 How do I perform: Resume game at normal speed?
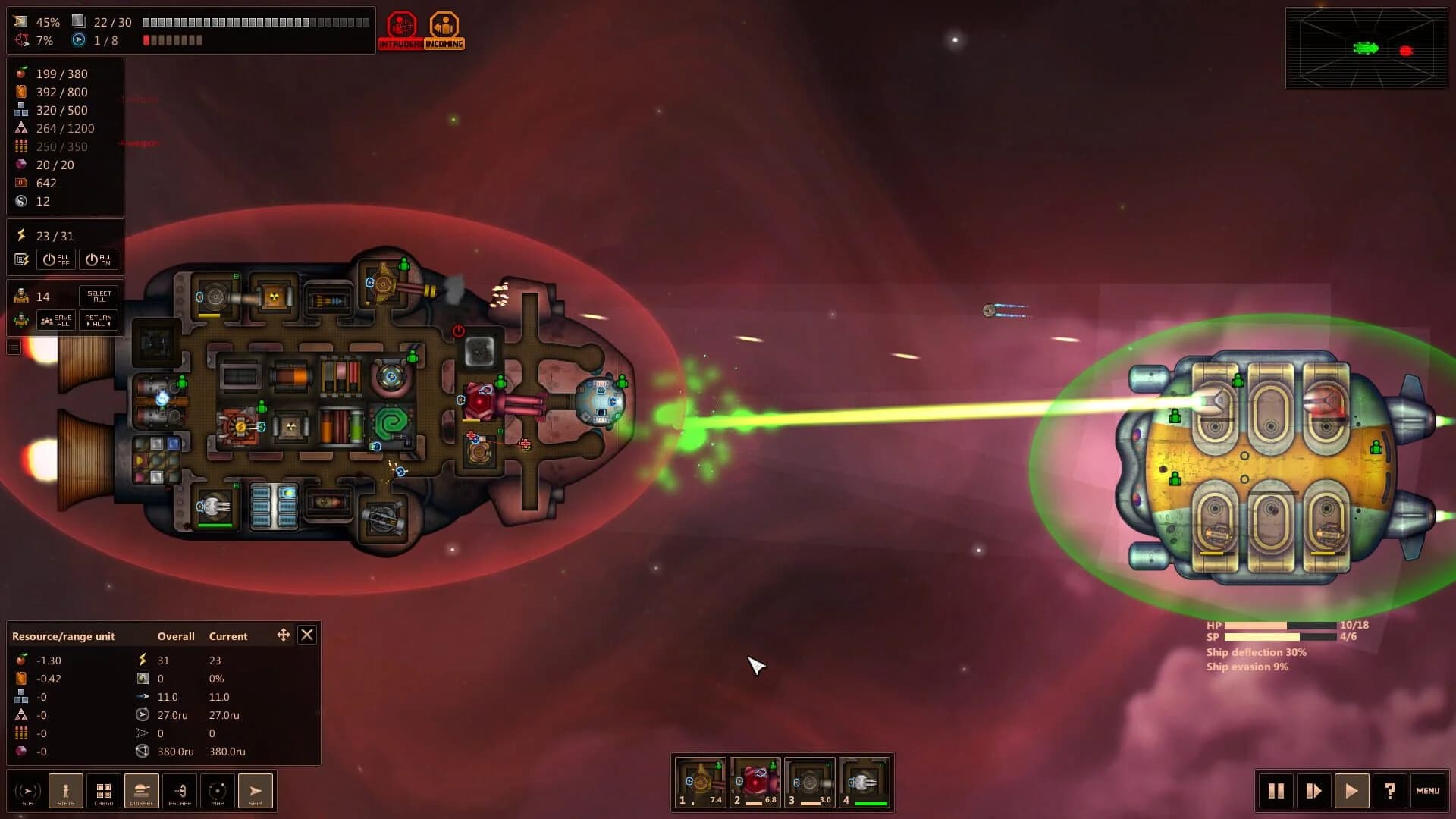(x=1351, y=791)
